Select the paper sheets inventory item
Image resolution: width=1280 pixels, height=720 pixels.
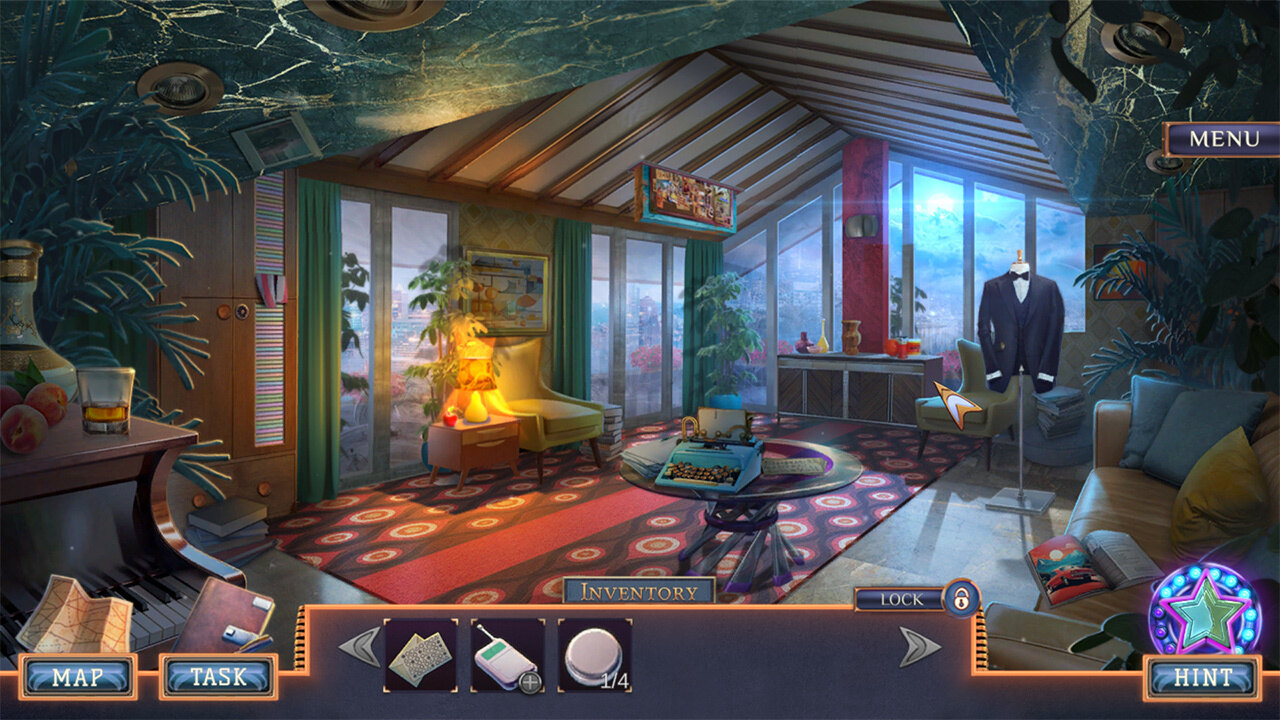point(420,655)
